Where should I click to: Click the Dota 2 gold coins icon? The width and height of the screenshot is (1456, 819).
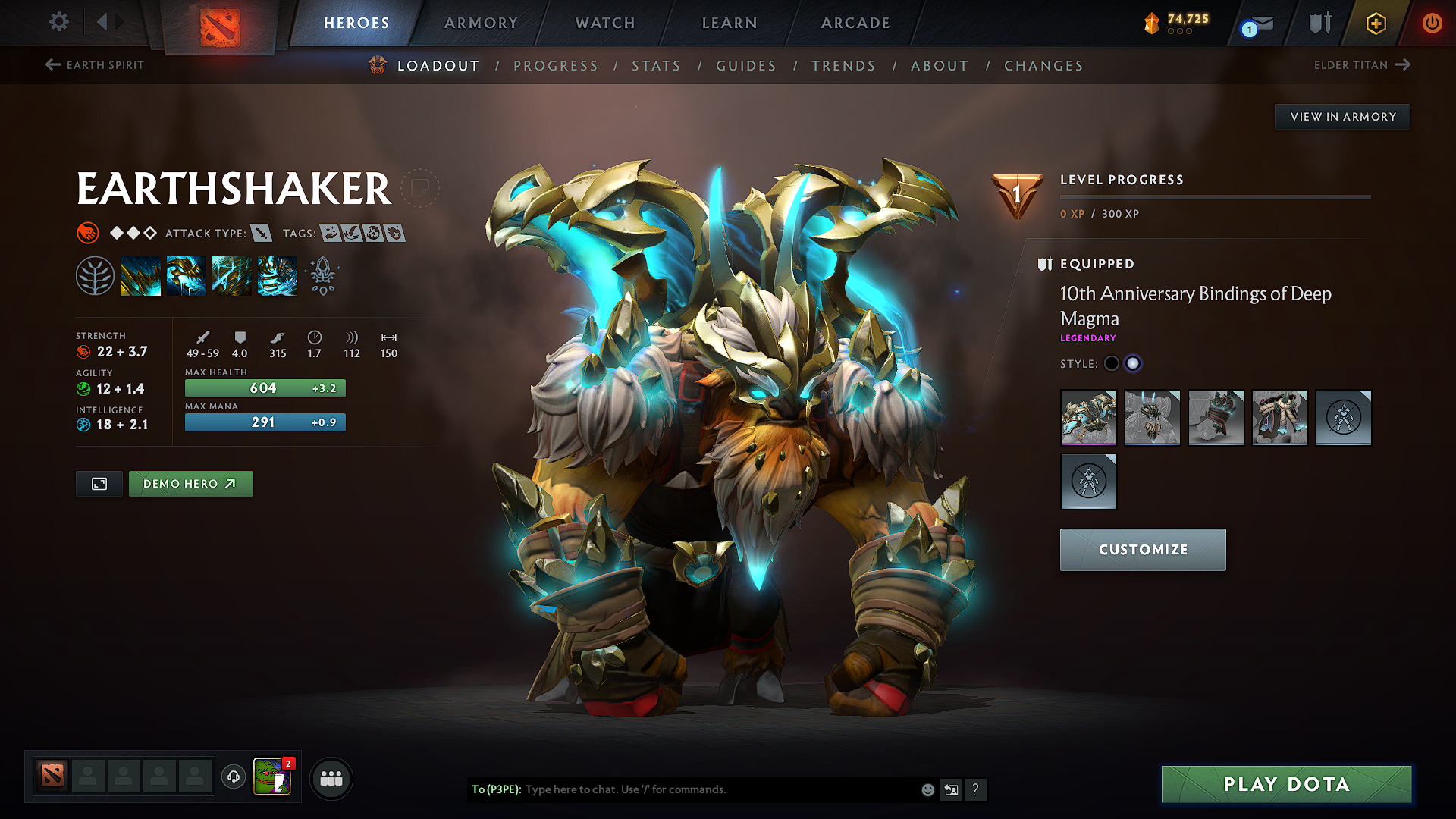(x=1152, y=22)
